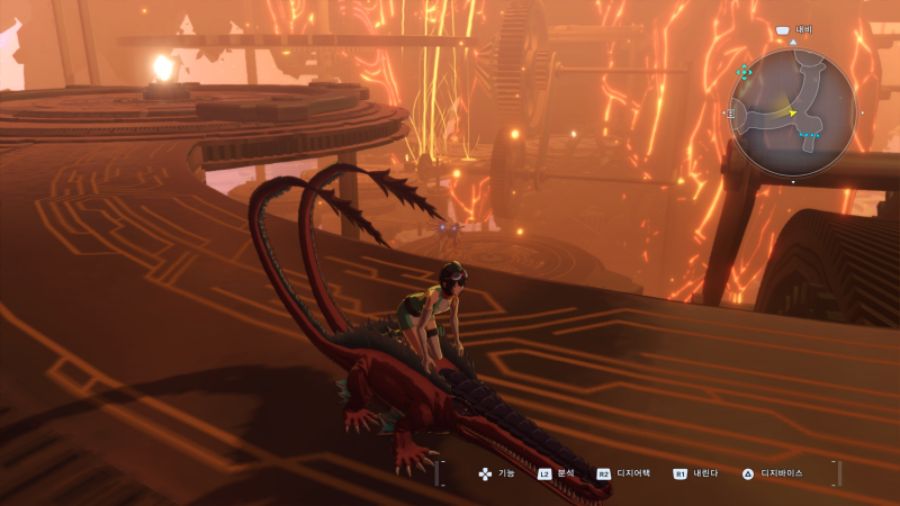The image size is (900, 506).
Task: Select the square marker on minimap's left edge
Action: pos(730,115)
